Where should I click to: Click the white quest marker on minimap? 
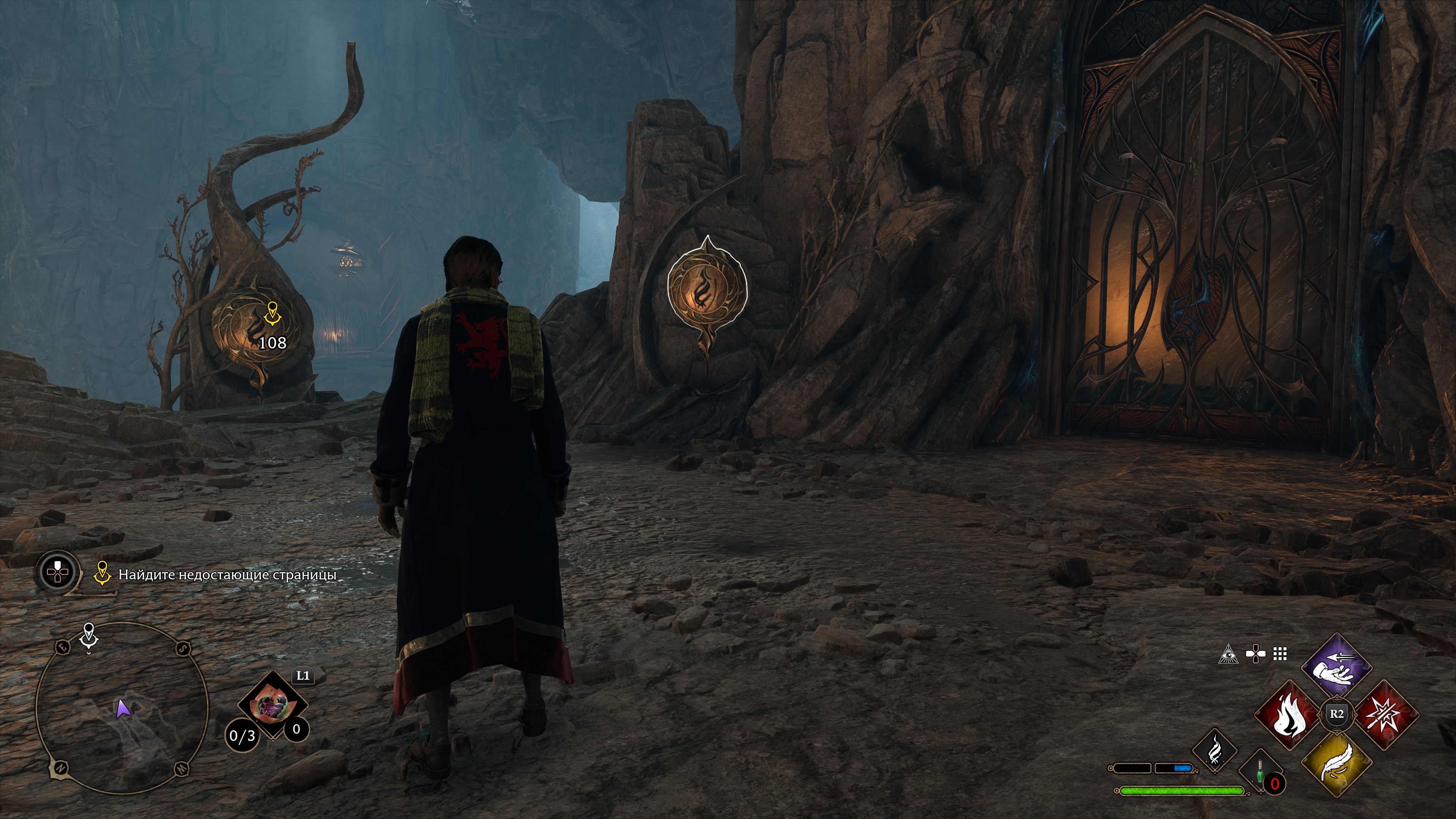(x=89, y=635)
